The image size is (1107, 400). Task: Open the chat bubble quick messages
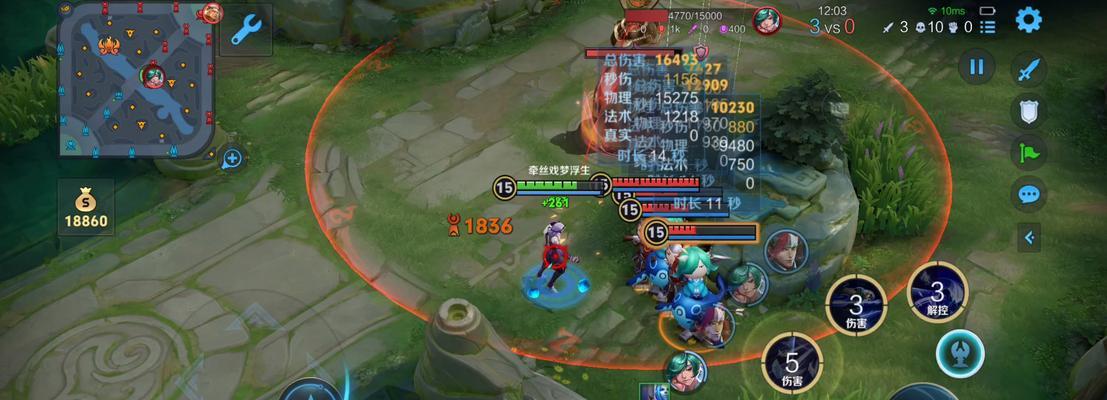pos(1029,194)
